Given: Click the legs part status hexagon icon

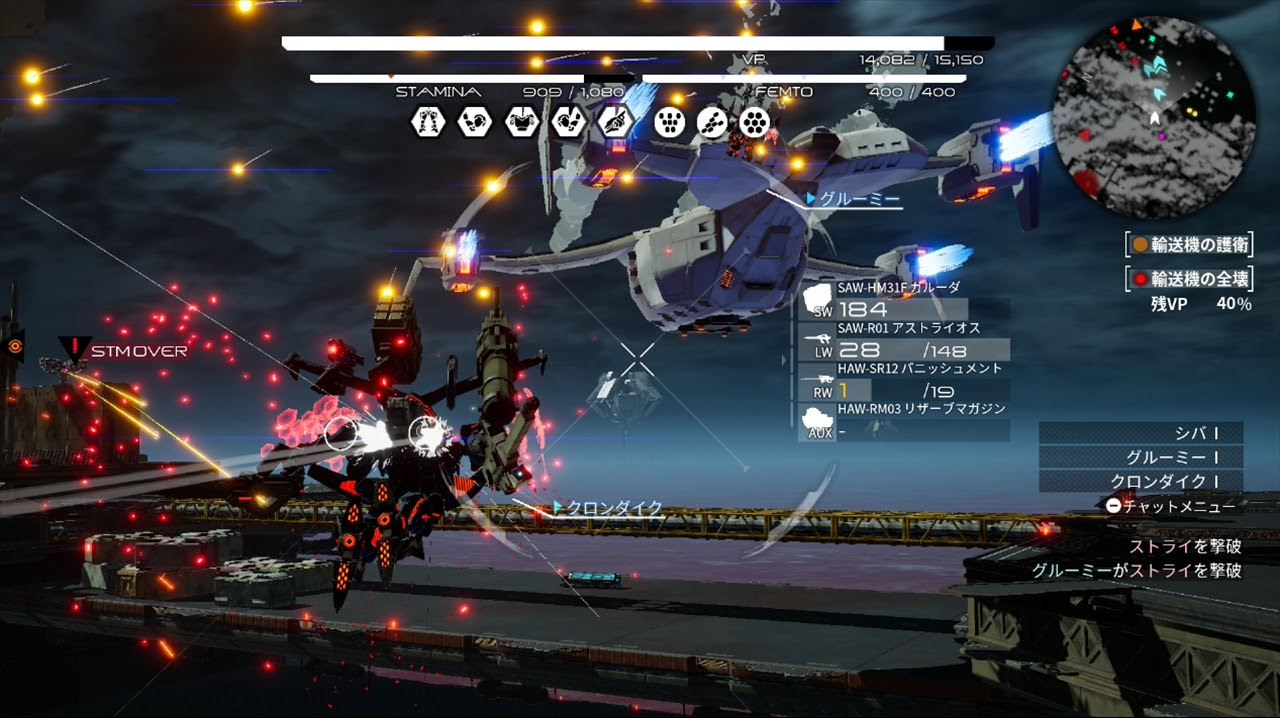Looking at the screenshot, I should tap(427, 122).
